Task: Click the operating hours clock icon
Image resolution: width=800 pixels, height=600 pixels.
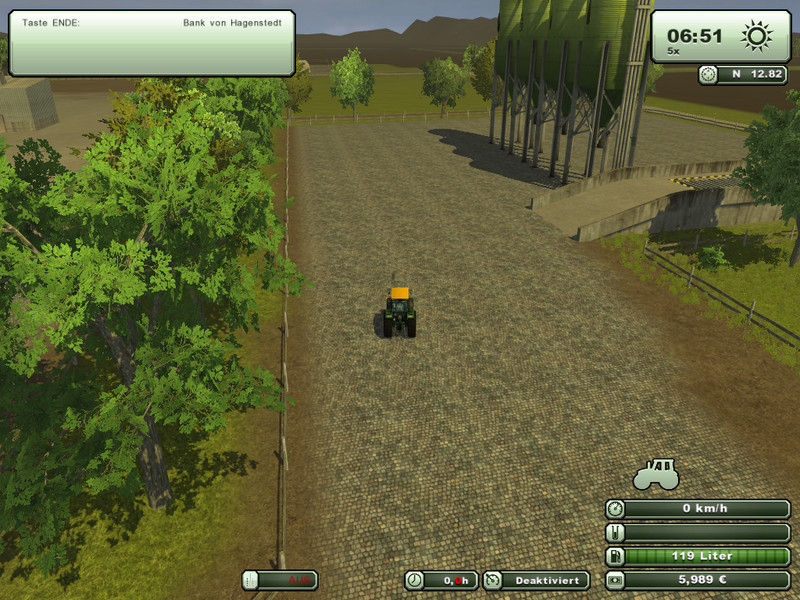Action: click(414, 580)
